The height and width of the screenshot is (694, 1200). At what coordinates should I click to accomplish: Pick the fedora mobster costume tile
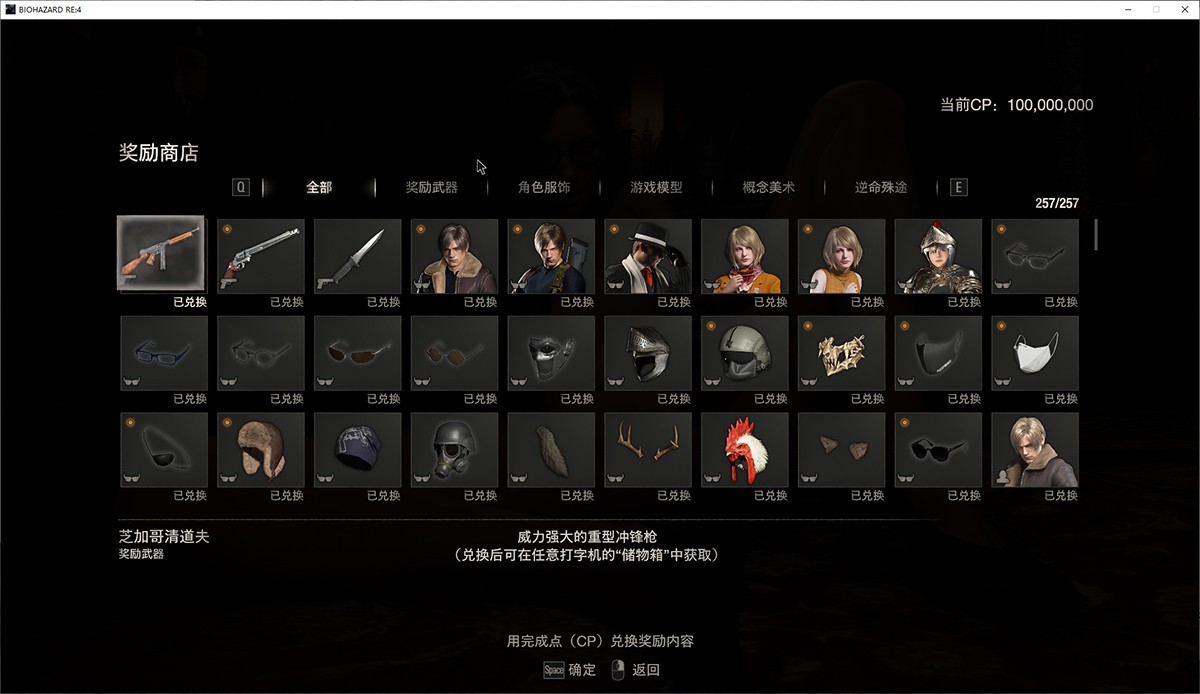pos(648,255)
